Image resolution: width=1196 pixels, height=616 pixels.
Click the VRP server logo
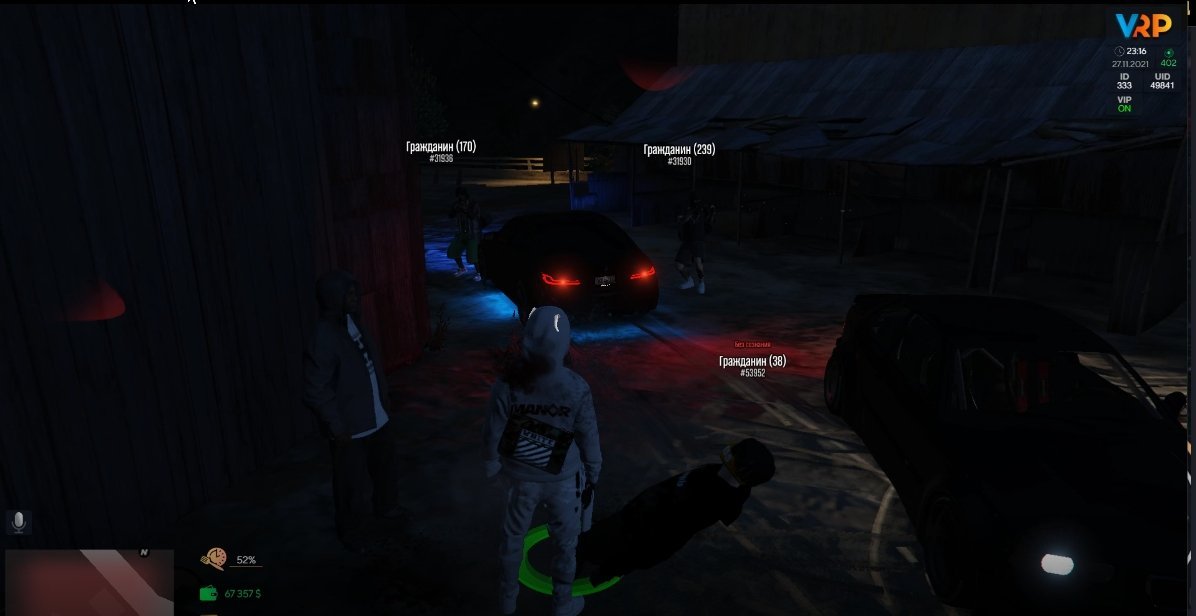tap(1143, 24)
